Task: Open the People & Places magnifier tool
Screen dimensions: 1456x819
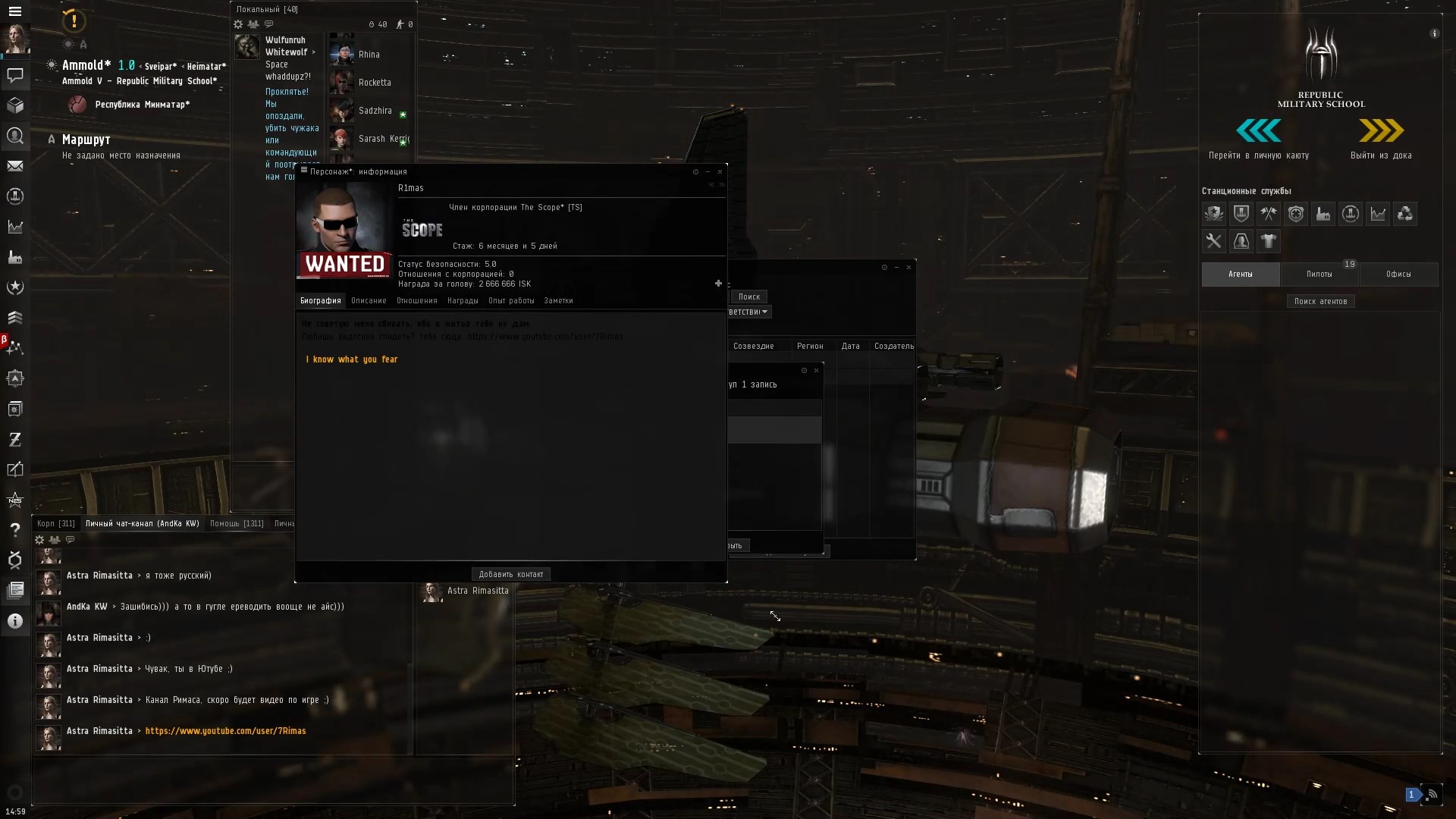Action: 15,136
